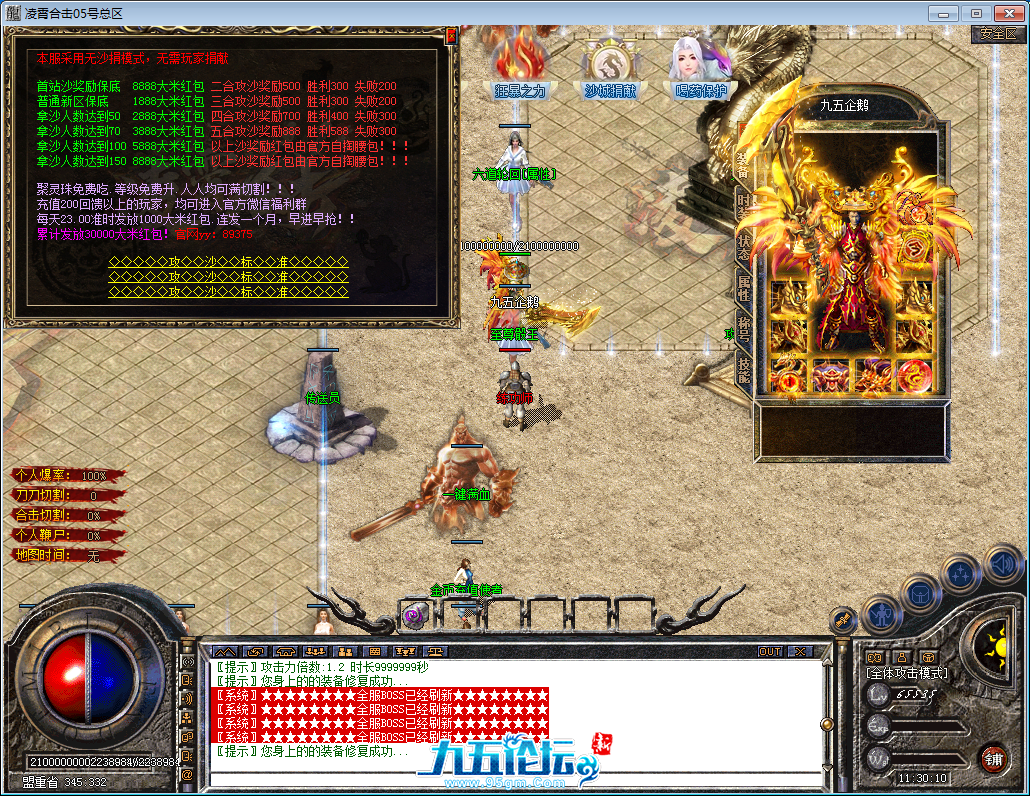1030x796 pixels.
Task: Switch to the 状态 status tab
Action: pyautogui.click(x=743, y=246)
